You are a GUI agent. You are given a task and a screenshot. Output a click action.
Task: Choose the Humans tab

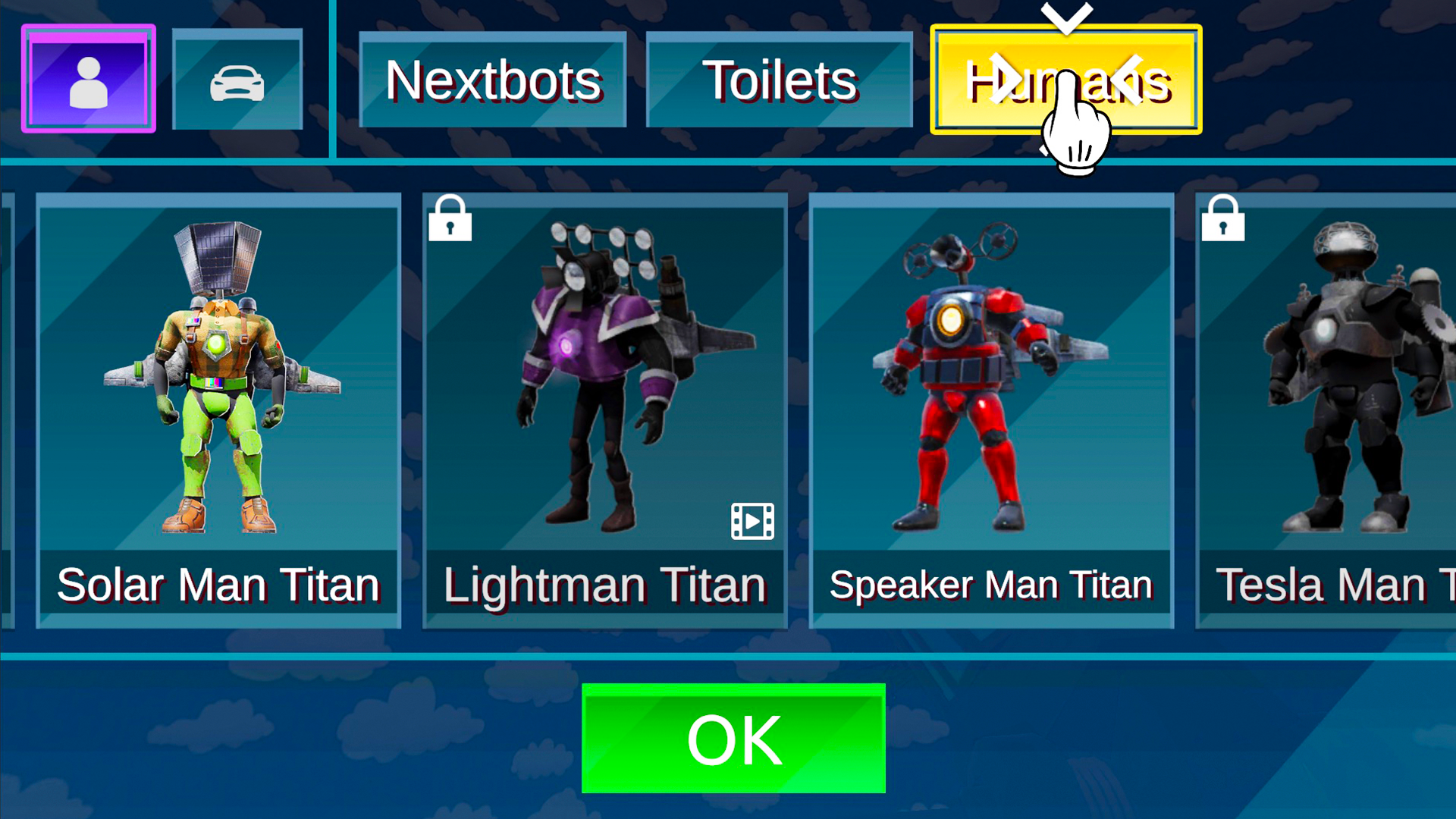(x=1065, y=80)
